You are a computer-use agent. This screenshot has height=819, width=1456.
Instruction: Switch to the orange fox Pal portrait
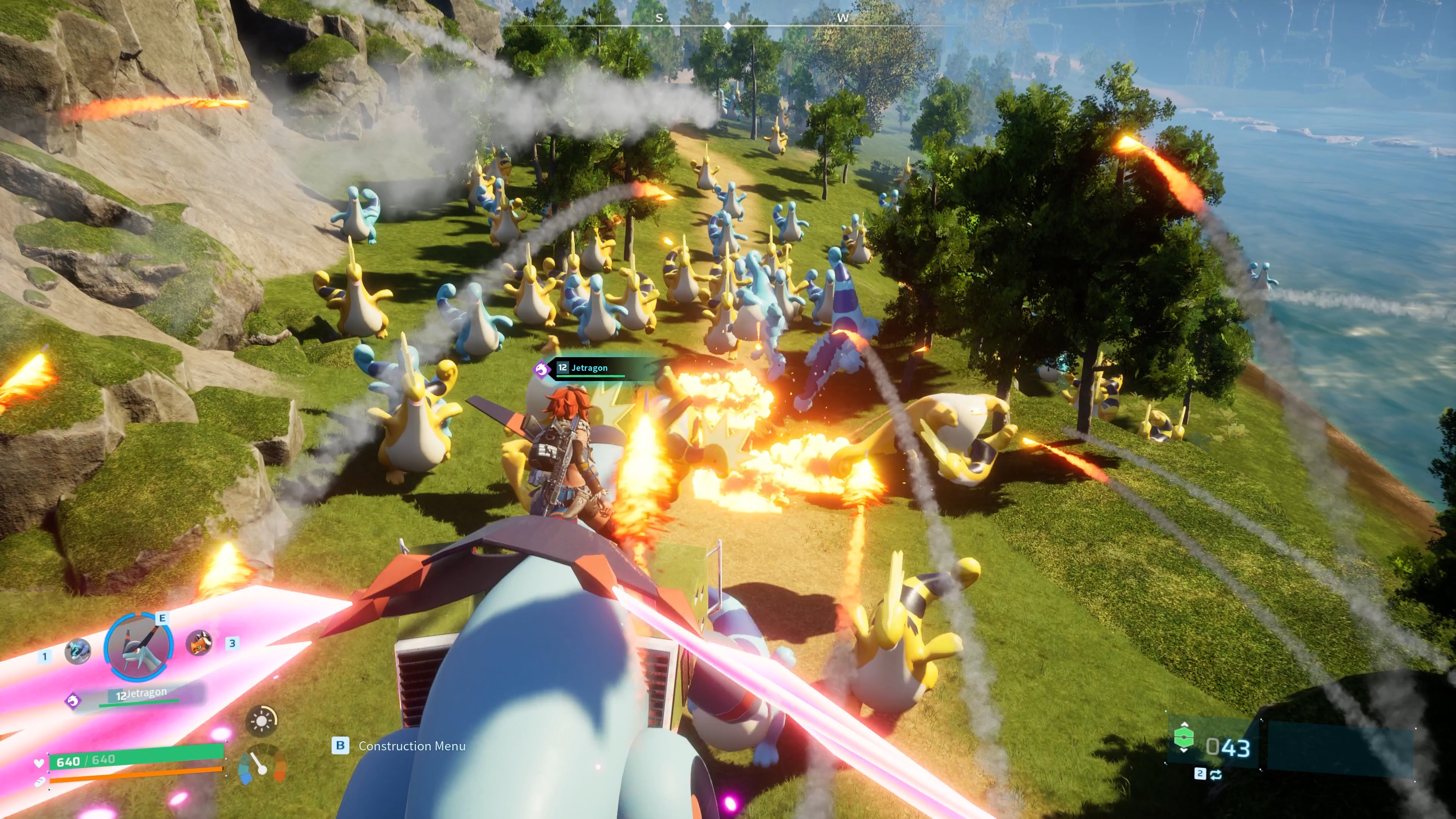(x=199, y=643)
